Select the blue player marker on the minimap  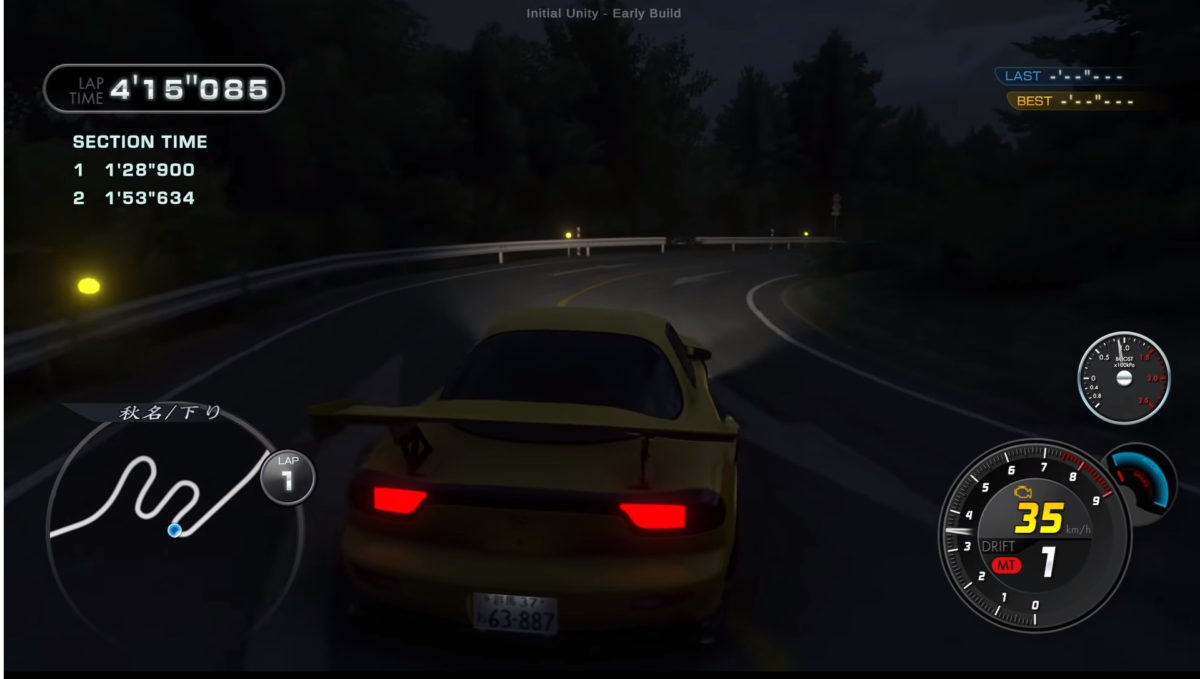click(x=175, y=529)
